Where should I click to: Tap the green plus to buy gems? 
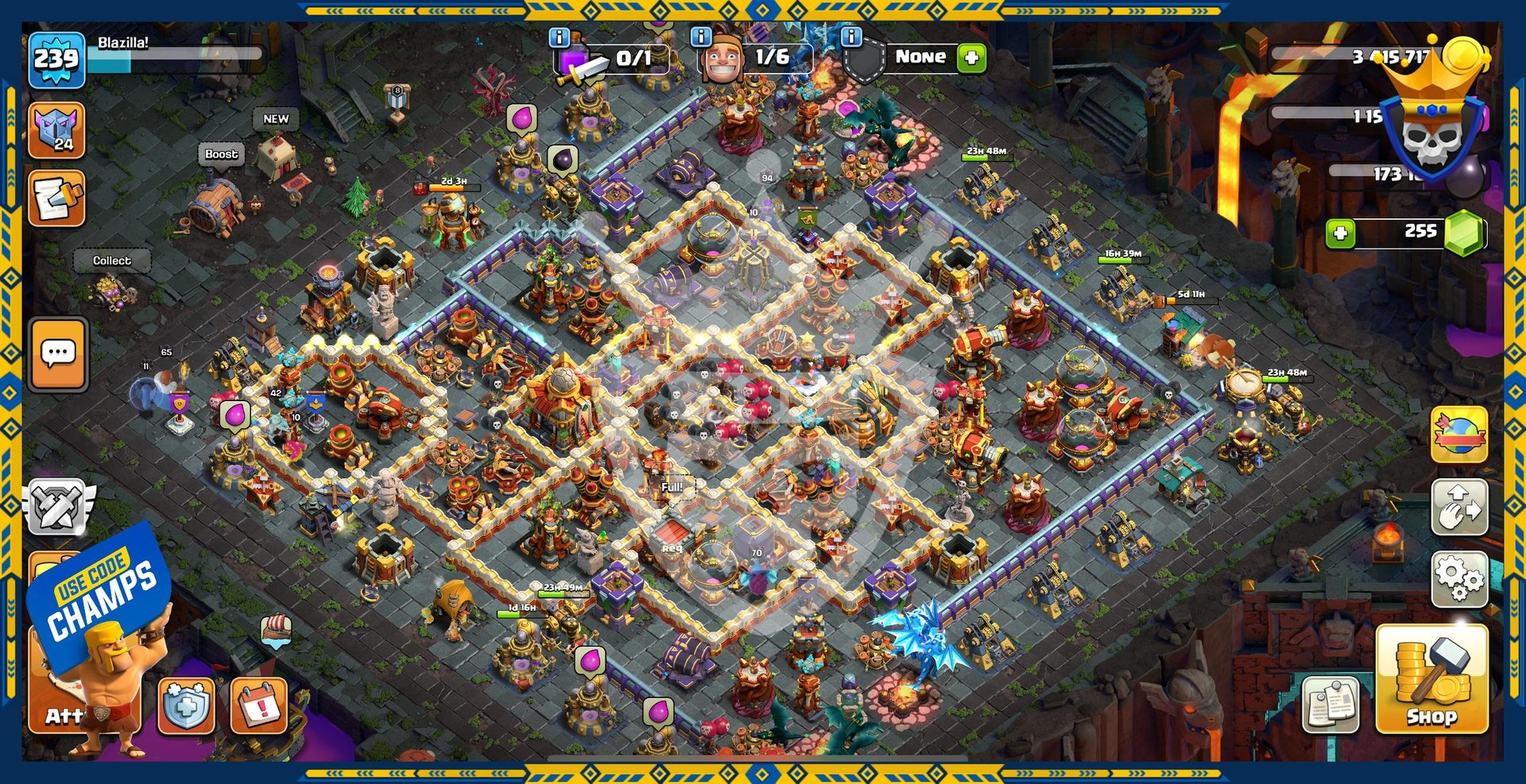(1340, 234)
